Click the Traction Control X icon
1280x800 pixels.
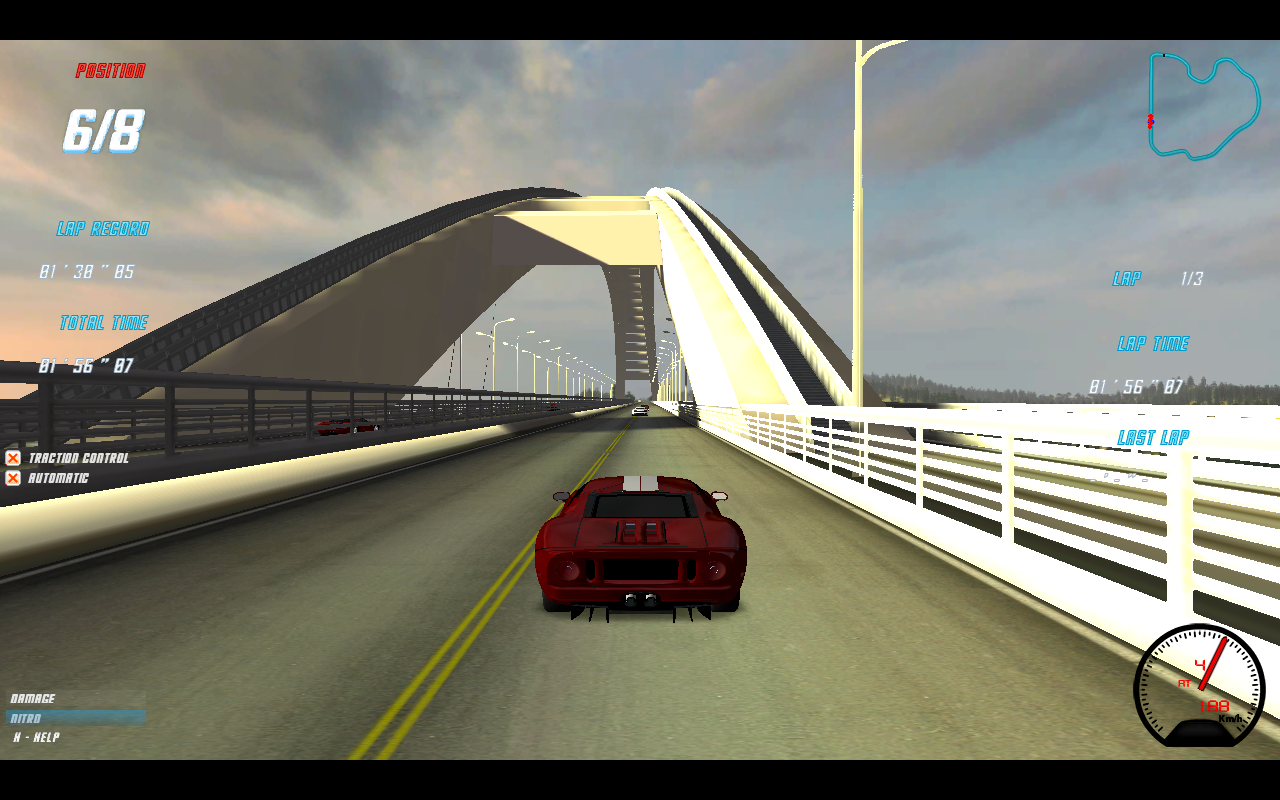(12, 458)
